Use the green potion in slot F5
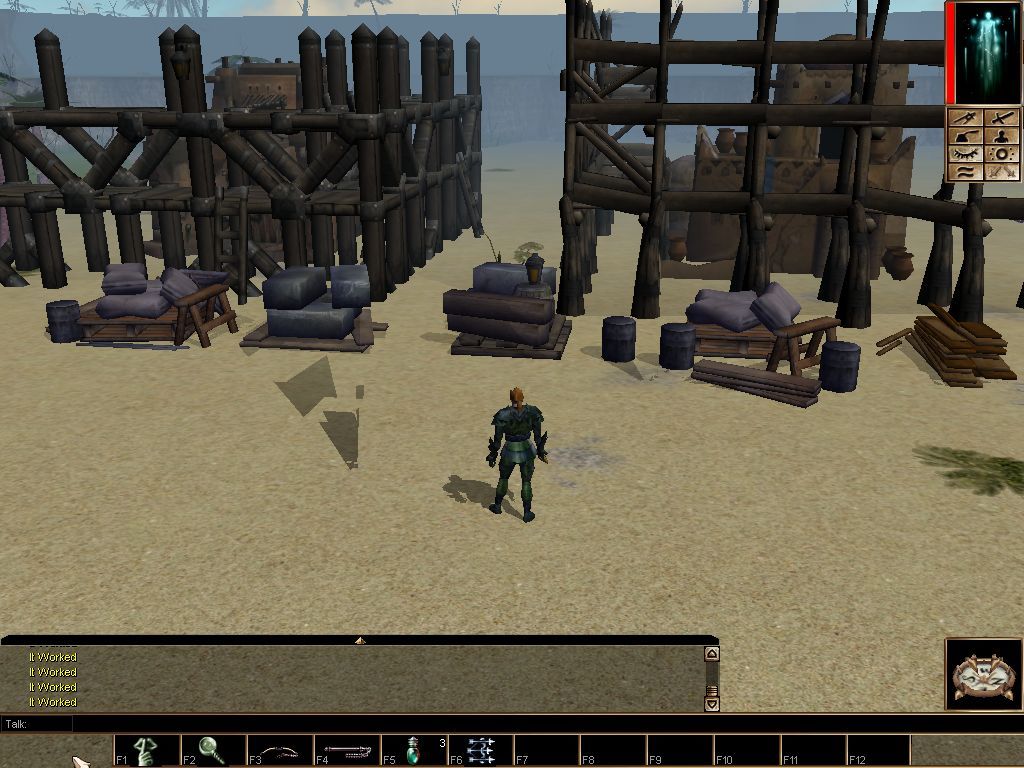 tap(414, 750)
